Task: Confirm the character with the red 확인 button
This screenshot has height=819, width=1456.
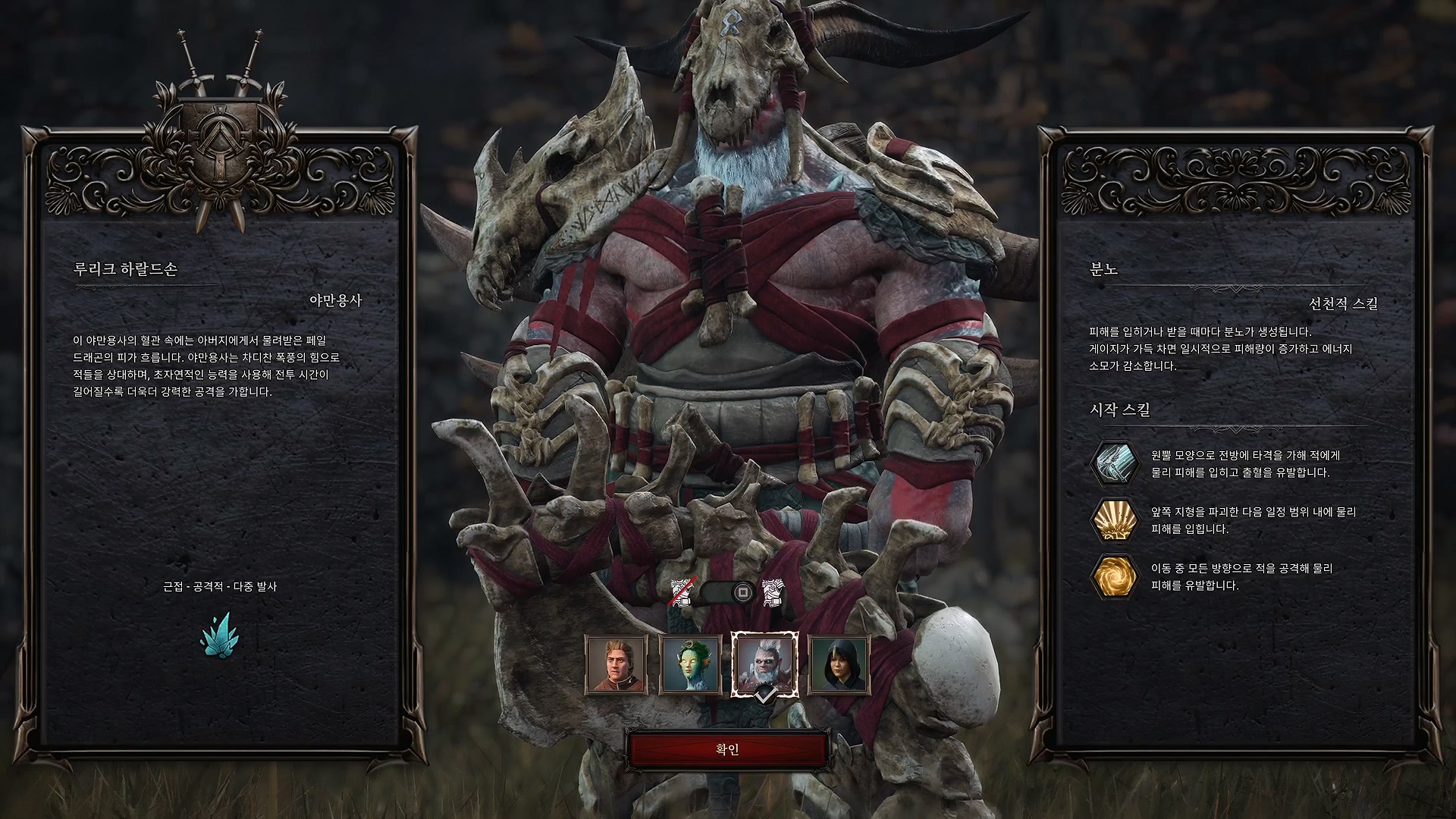Action: pyautogui.click(x=727, y=749)
